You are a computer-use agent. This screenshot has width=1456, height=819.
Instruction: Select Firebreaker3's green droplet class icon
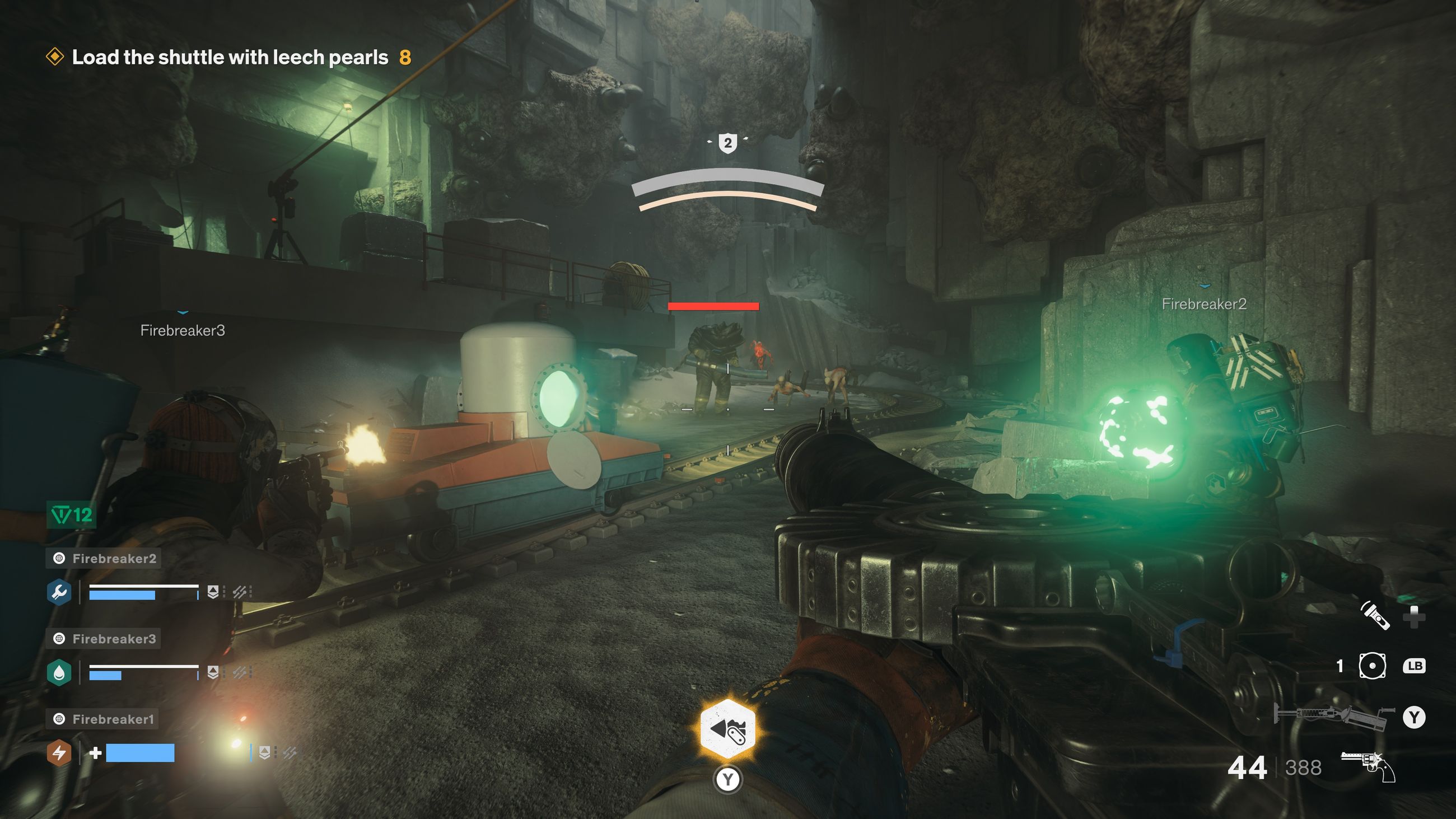coord(60,672)
